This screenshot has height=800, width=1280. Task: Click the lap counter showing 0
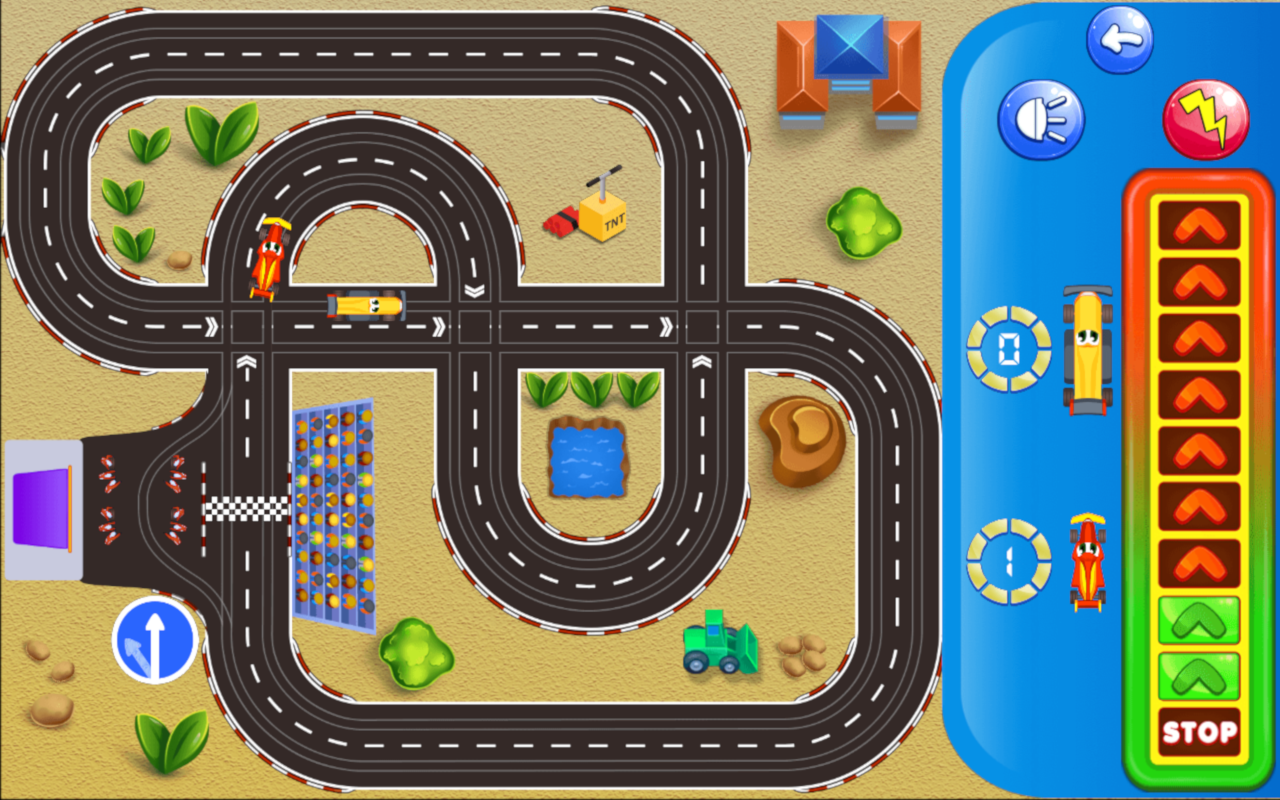(1007, 350)
